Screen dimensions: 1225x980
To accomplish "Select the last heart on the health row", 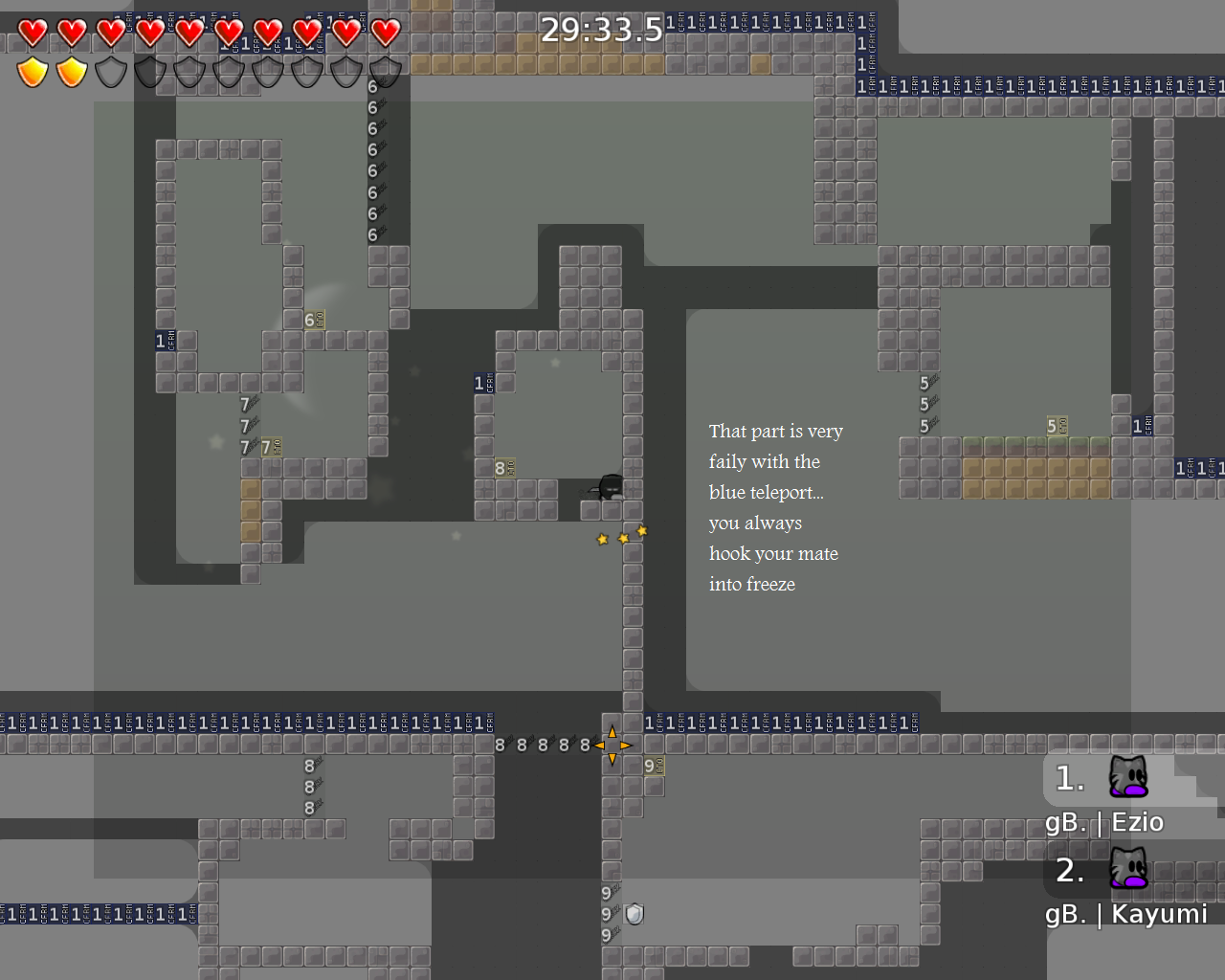I will pos(384,32).
